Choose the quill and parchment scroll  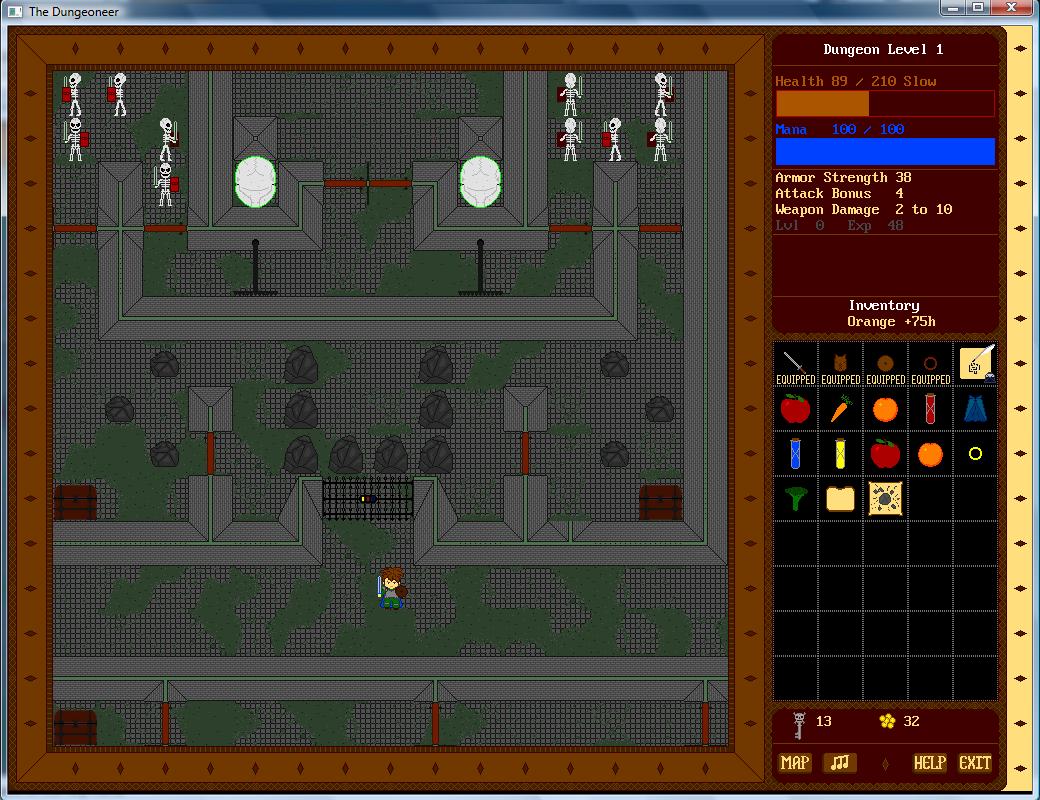977,363
